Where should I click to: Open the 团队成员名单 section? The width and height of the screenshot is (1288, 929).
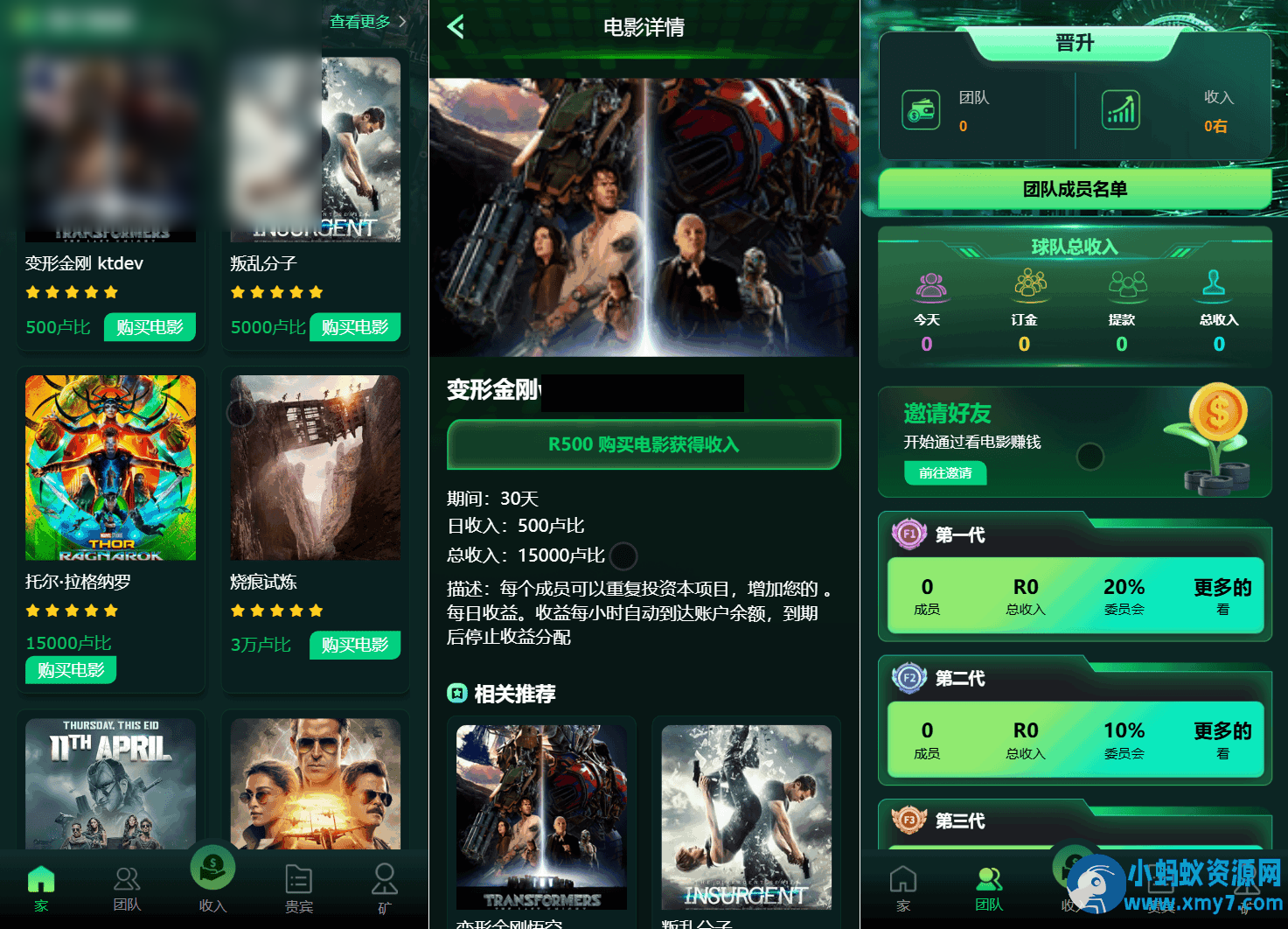[x=1074, y=190]
